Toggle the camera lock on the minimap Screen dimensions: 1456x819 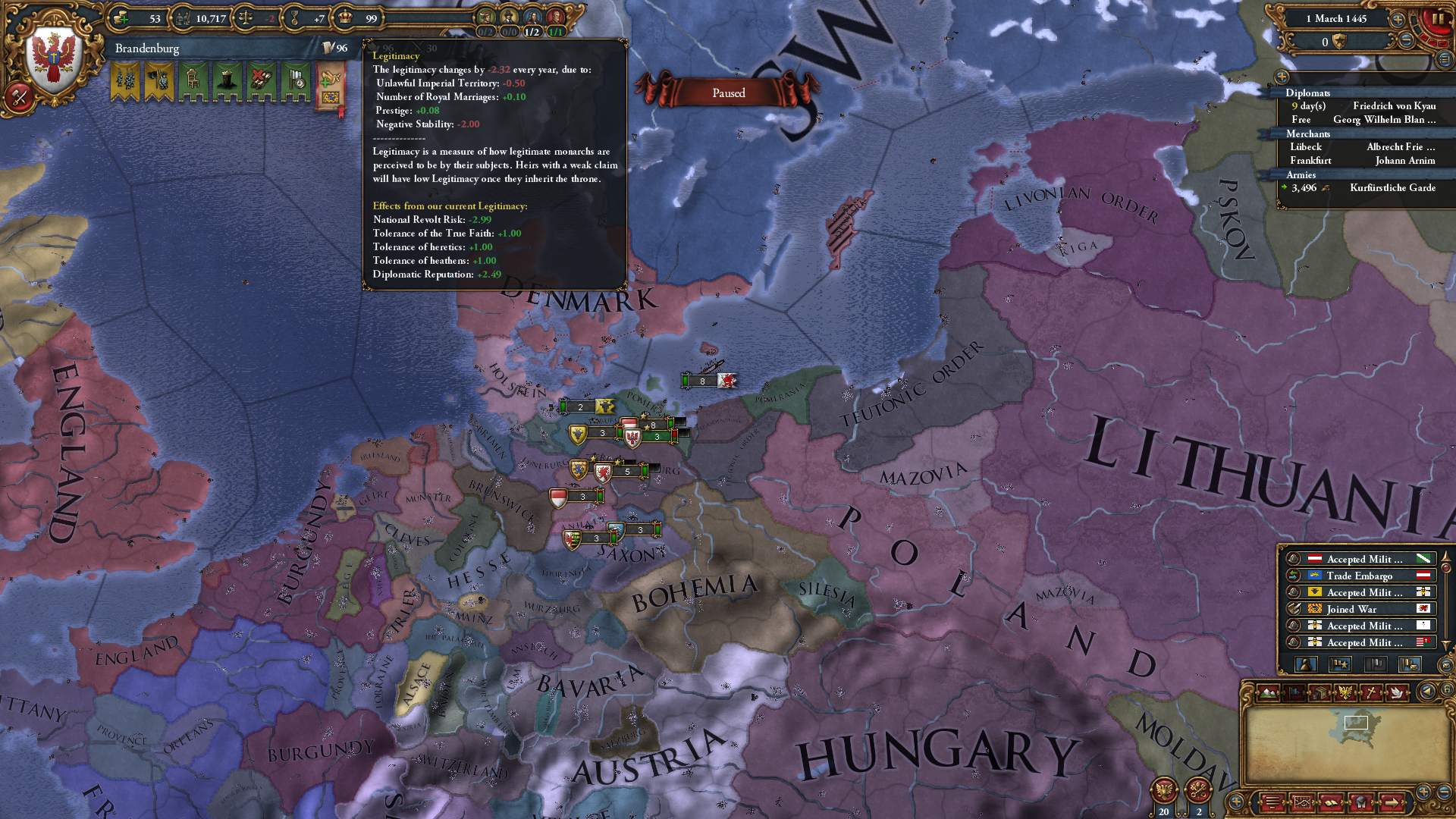1447,691
